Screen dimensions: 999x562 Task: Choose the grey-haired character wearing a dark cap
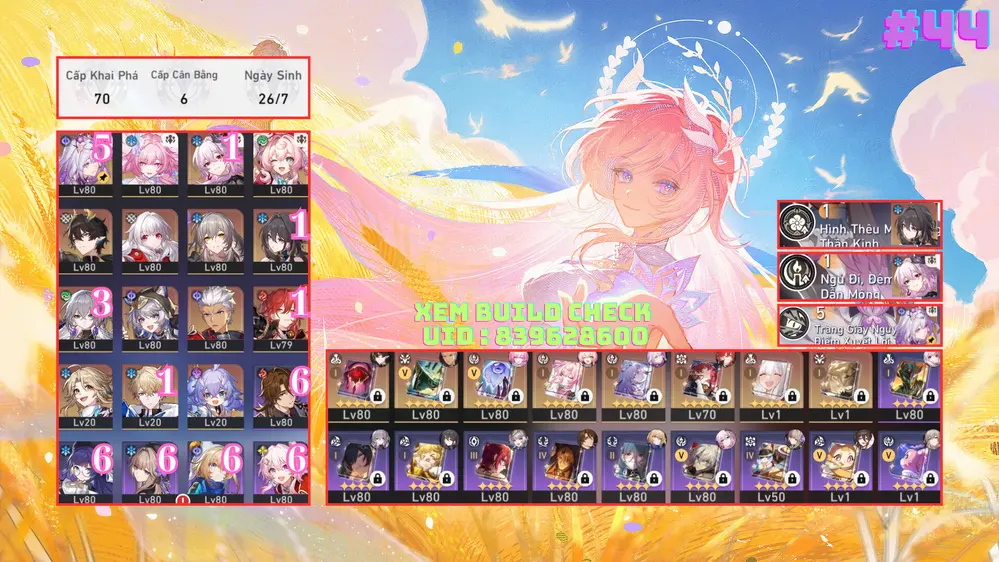coord(150,316)
